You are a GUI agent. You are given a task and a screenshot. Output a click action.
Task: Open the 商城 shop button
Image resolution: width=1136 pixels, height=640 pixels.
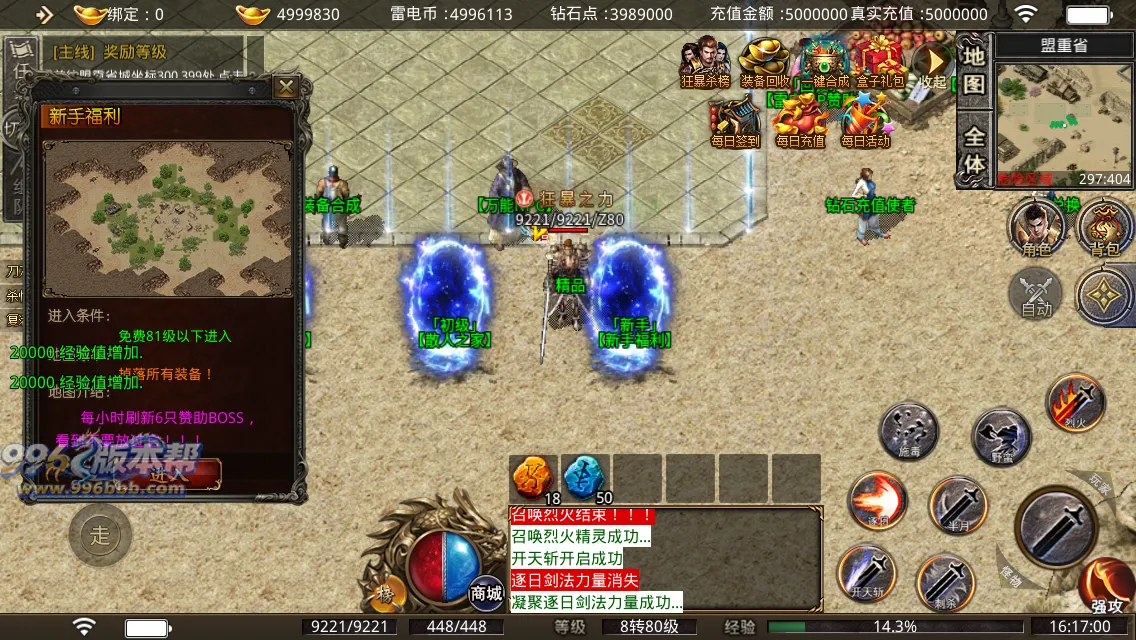(x=487, y=591)
